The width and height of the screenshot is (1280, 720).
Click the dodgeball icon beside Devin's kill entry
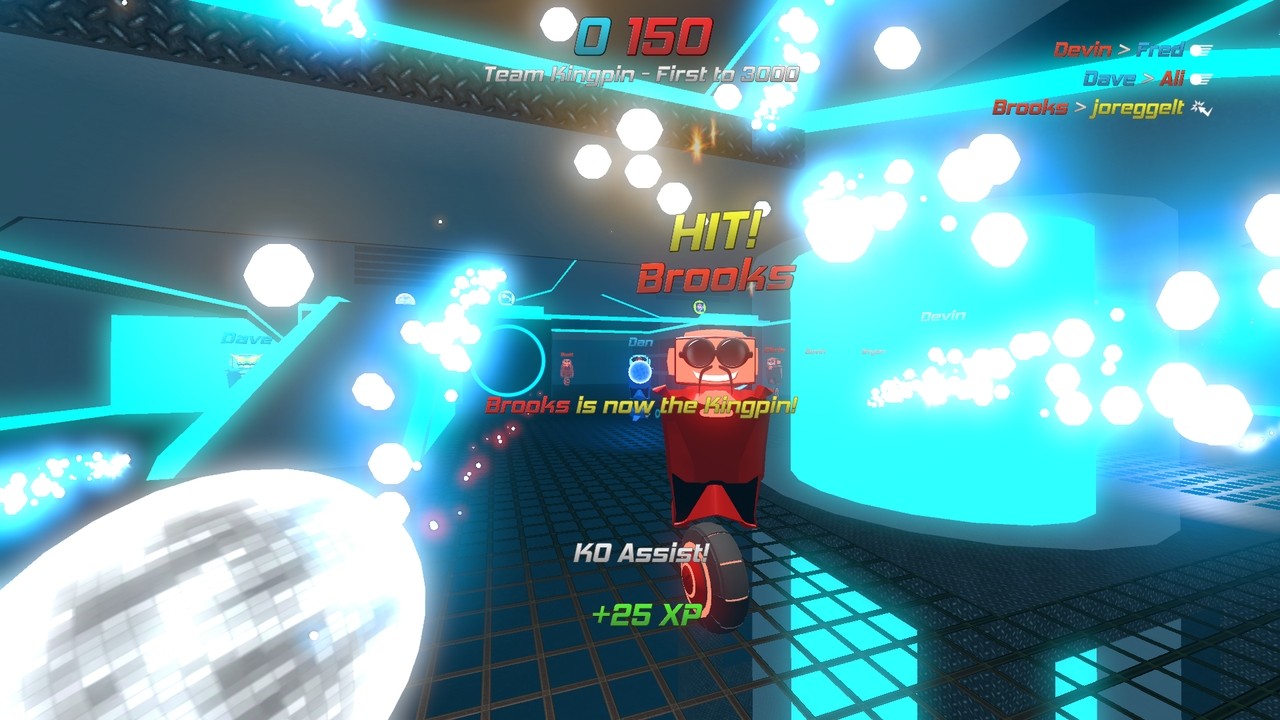pyautogui.click(x=1201, y=51)
